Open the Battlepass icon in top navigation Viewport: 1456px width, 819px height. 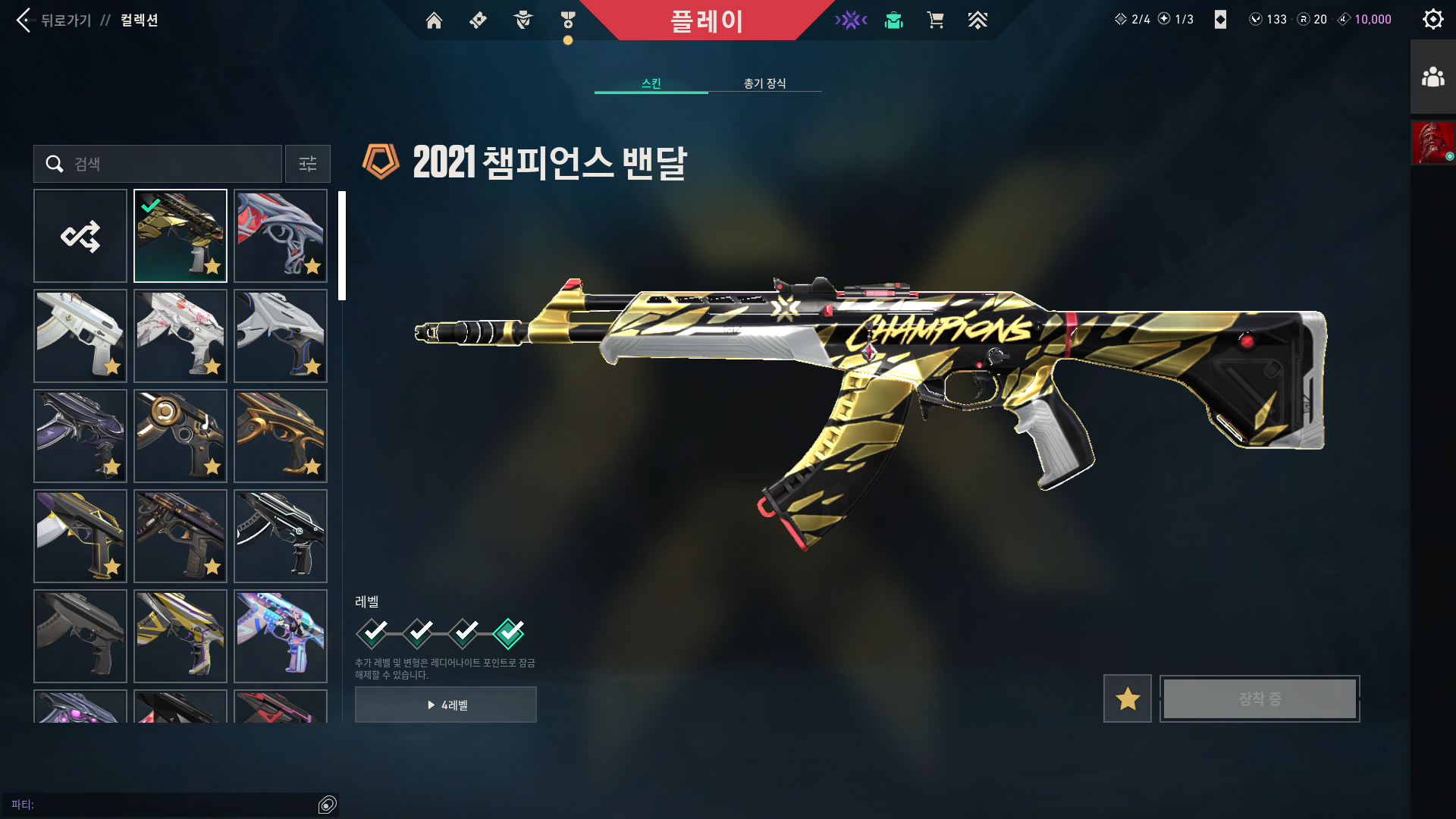click(477, 20)
